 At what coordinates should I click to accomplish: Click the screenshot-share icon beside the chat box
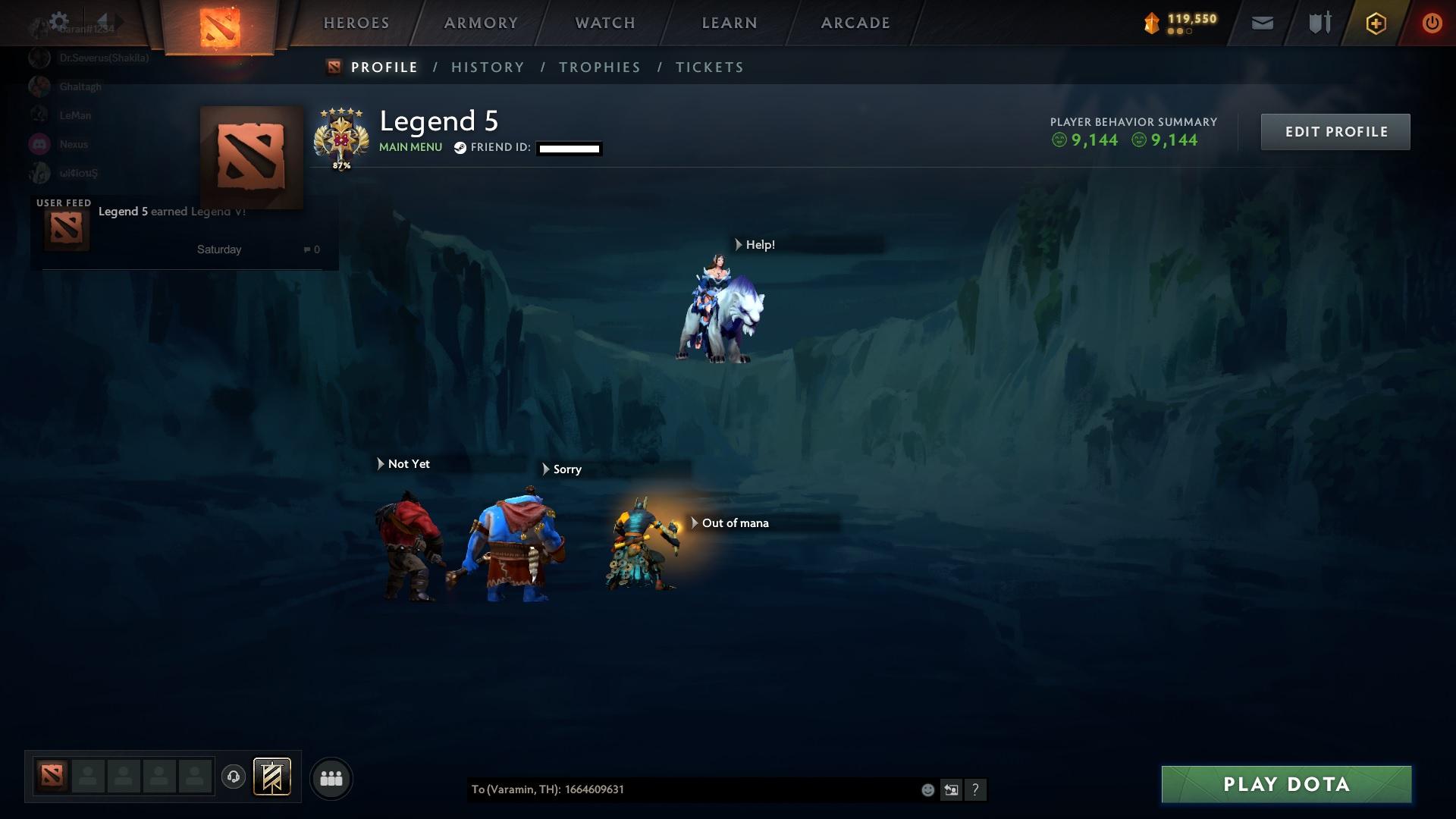coord(952,789)
